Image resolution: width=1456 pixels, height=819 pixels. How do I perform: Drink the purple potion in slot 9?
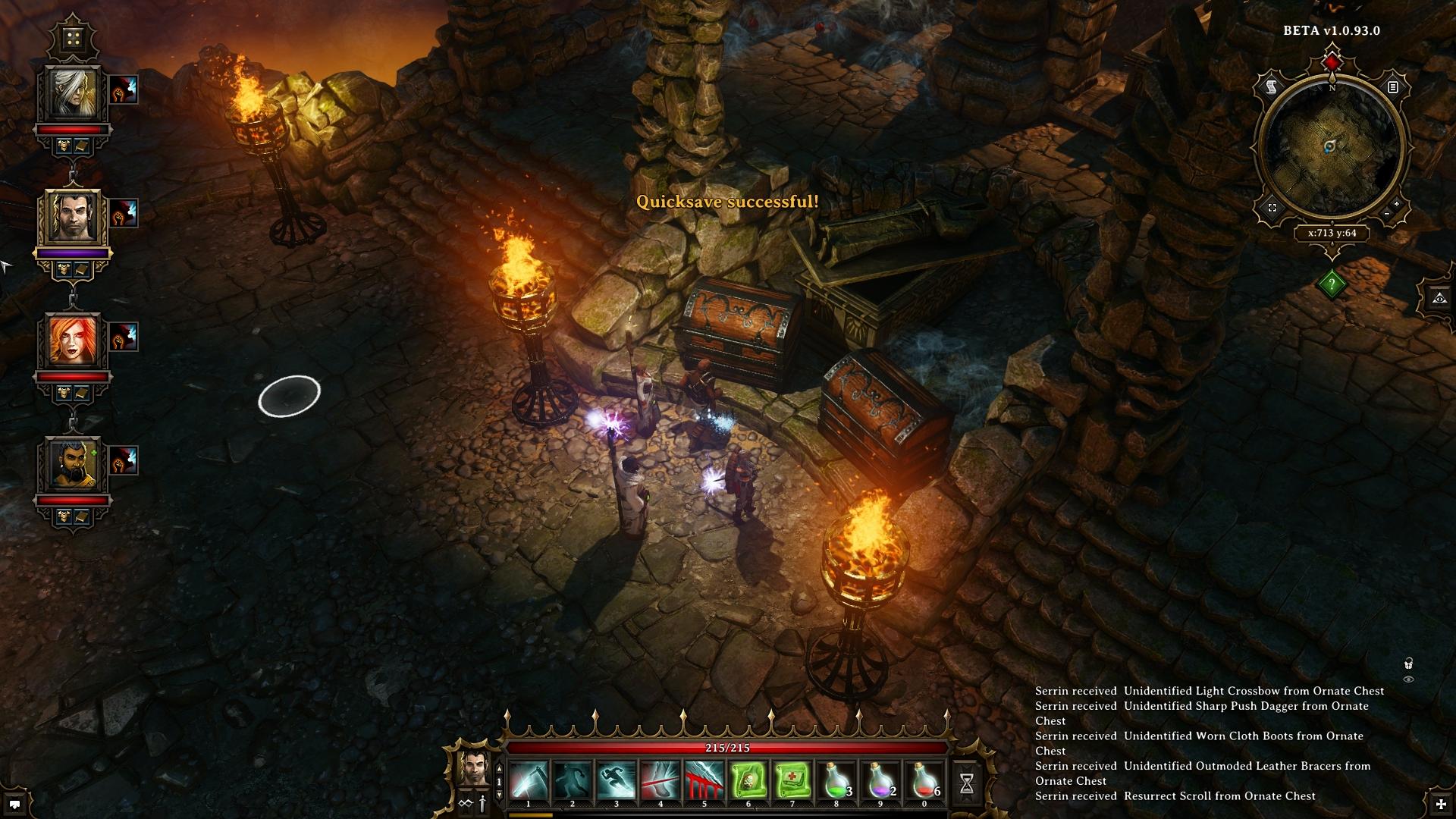(880, 781)
